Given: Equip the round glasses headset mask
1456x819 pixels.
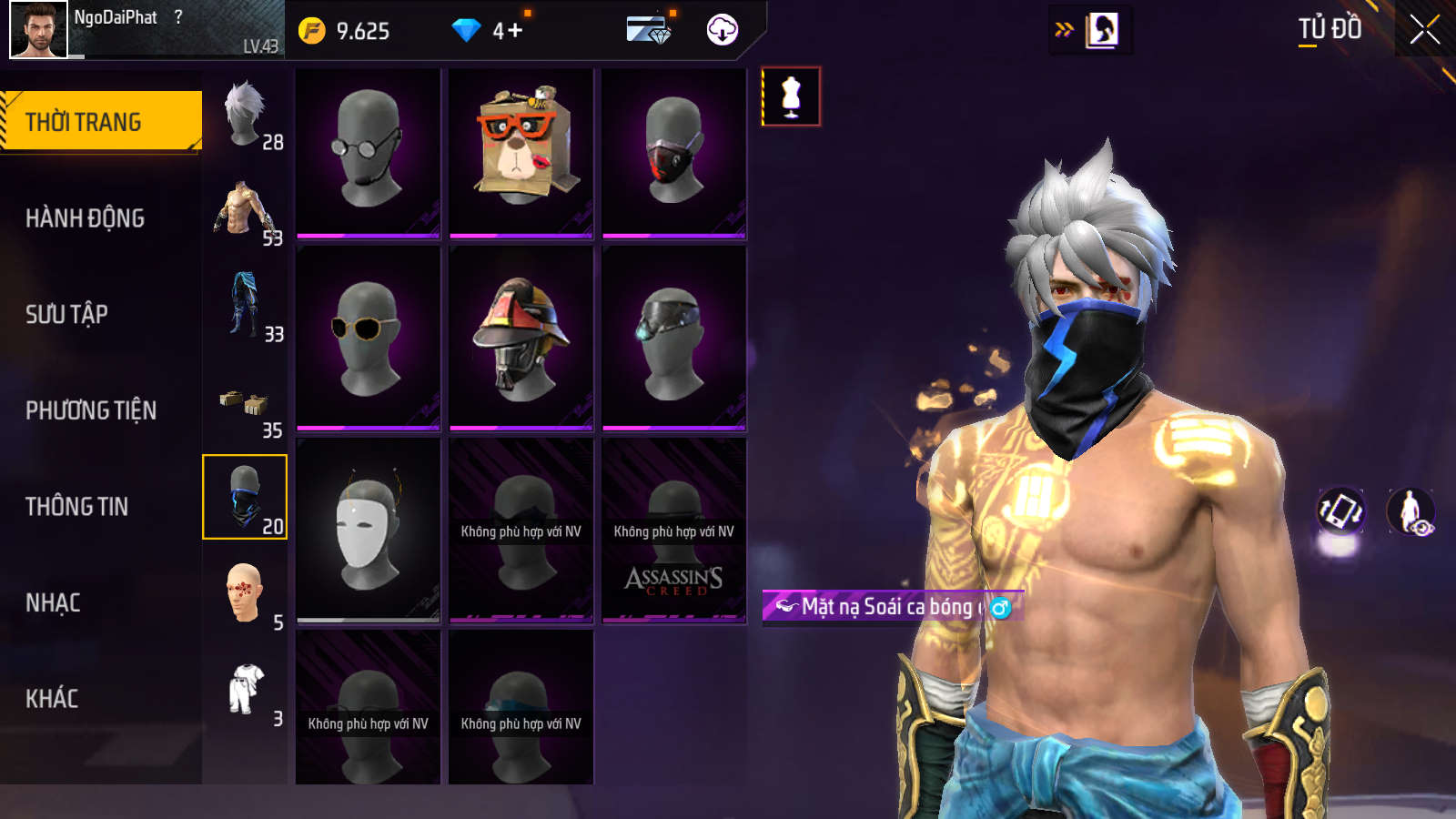Looking at the screenshot, I should 368,153.
